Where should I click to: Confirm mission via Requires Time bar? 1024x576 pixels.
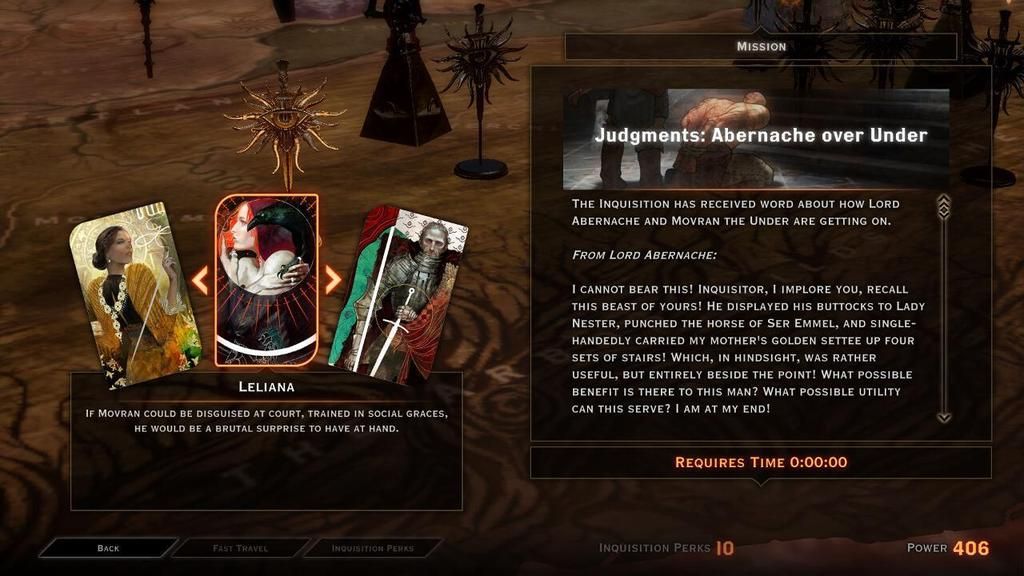pos(760,462)
